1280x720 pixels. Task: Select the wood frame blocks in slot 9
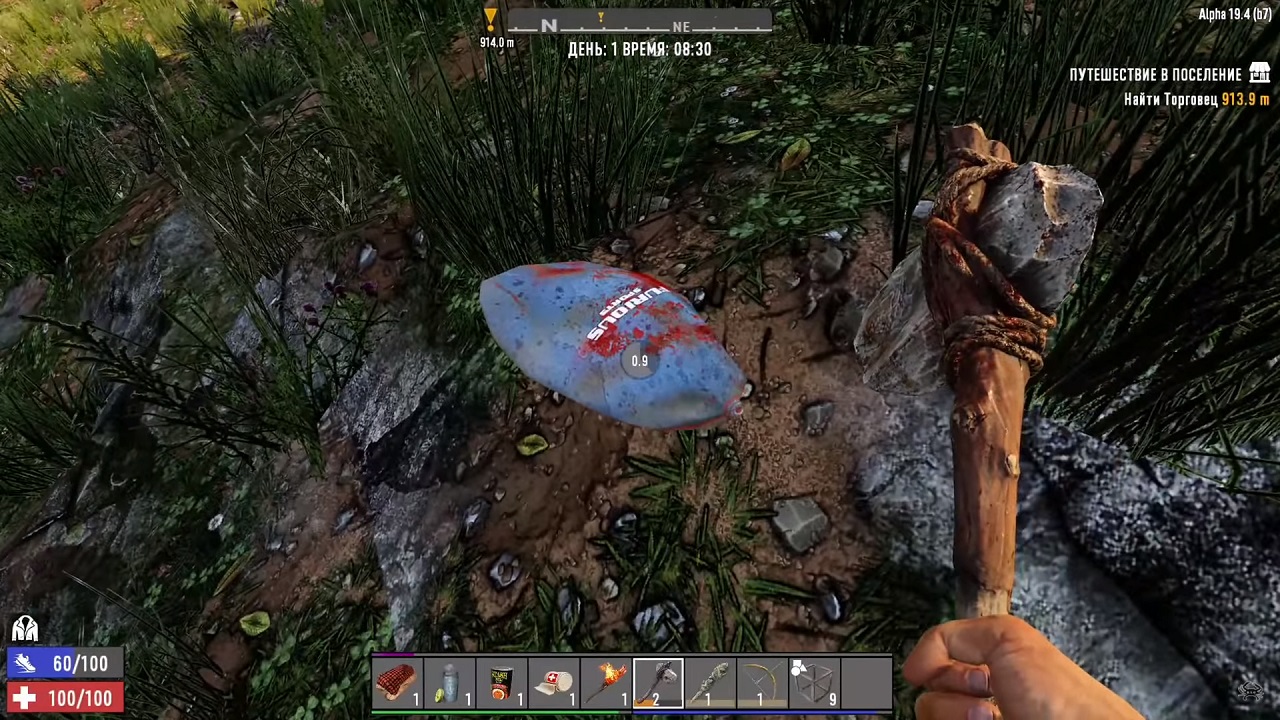[x=814, y=680]
